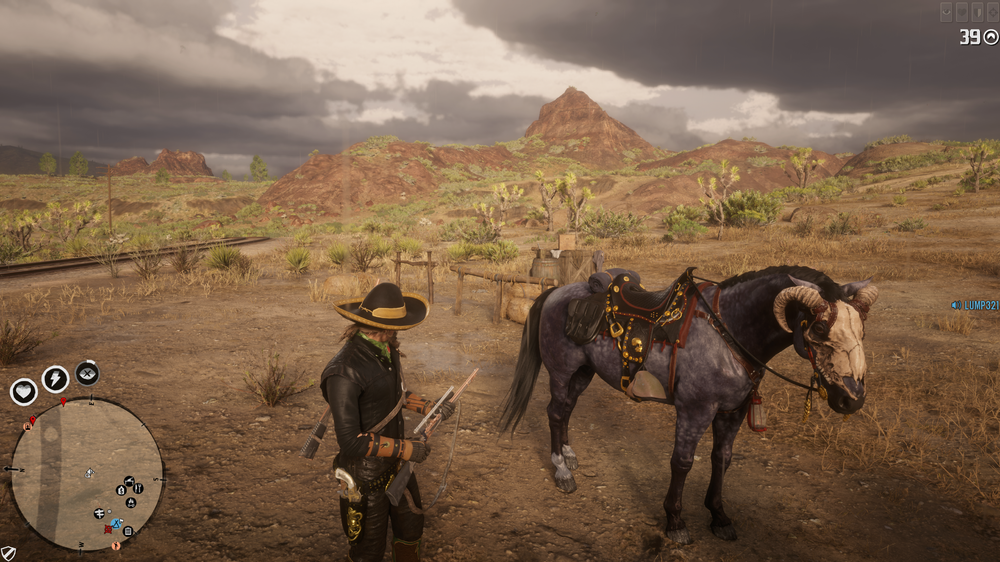Select the heart ability card slot

click(x=961, y=12)
